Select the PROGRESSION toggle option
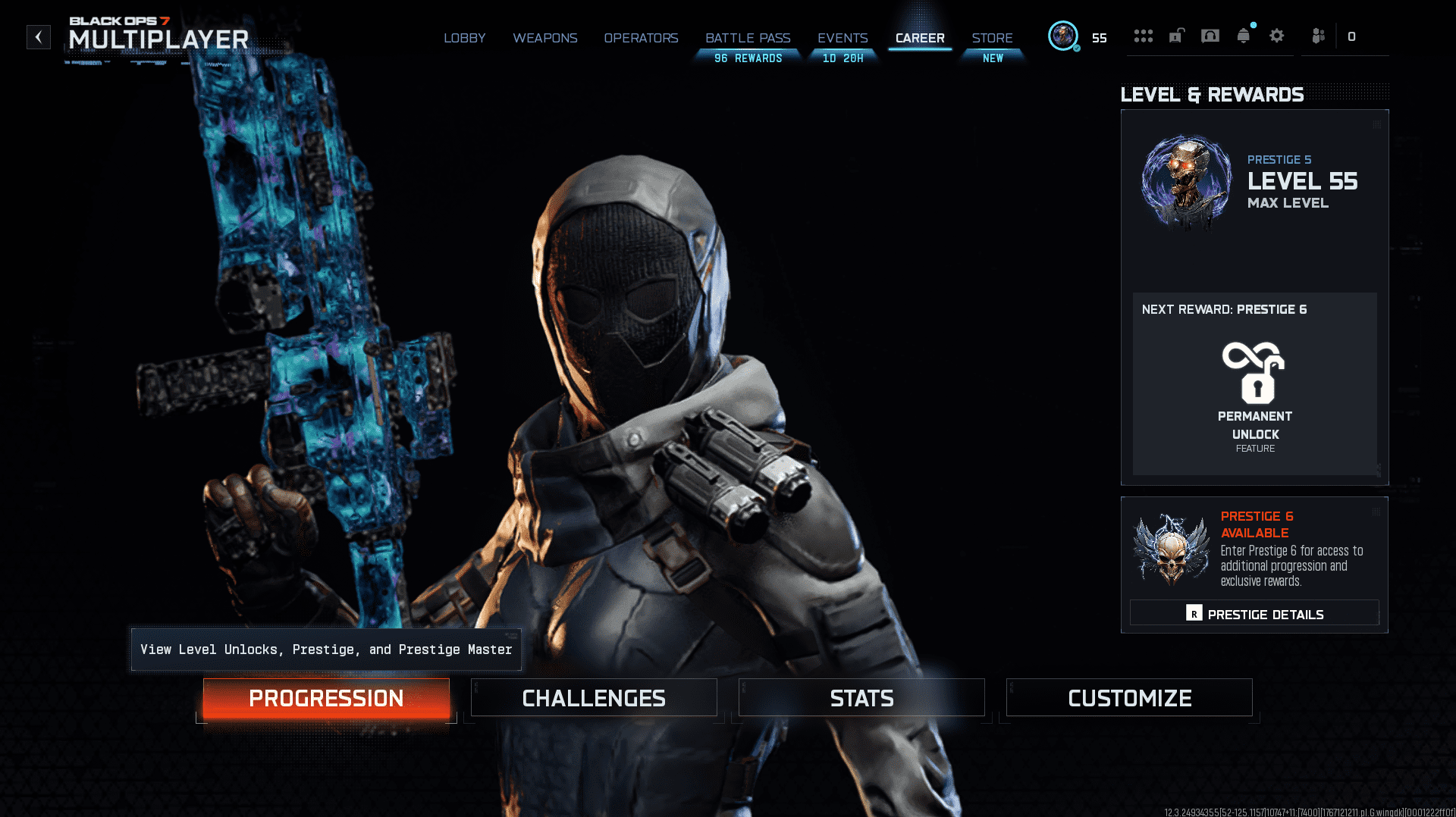The width and height of the screenshot is (1456, 817). (326, 698)
